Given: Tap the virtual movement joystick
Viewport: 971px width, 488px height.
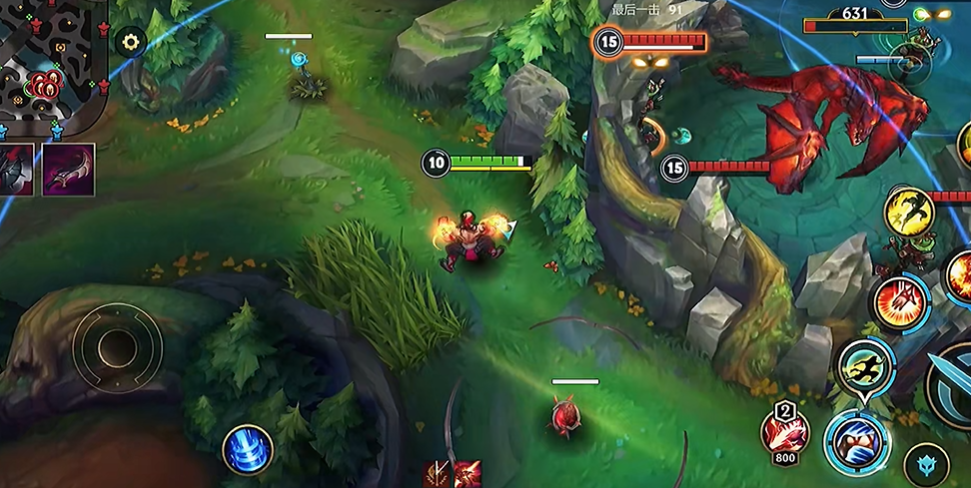Looking at the screenshot, I should click(x=117, y=347).
